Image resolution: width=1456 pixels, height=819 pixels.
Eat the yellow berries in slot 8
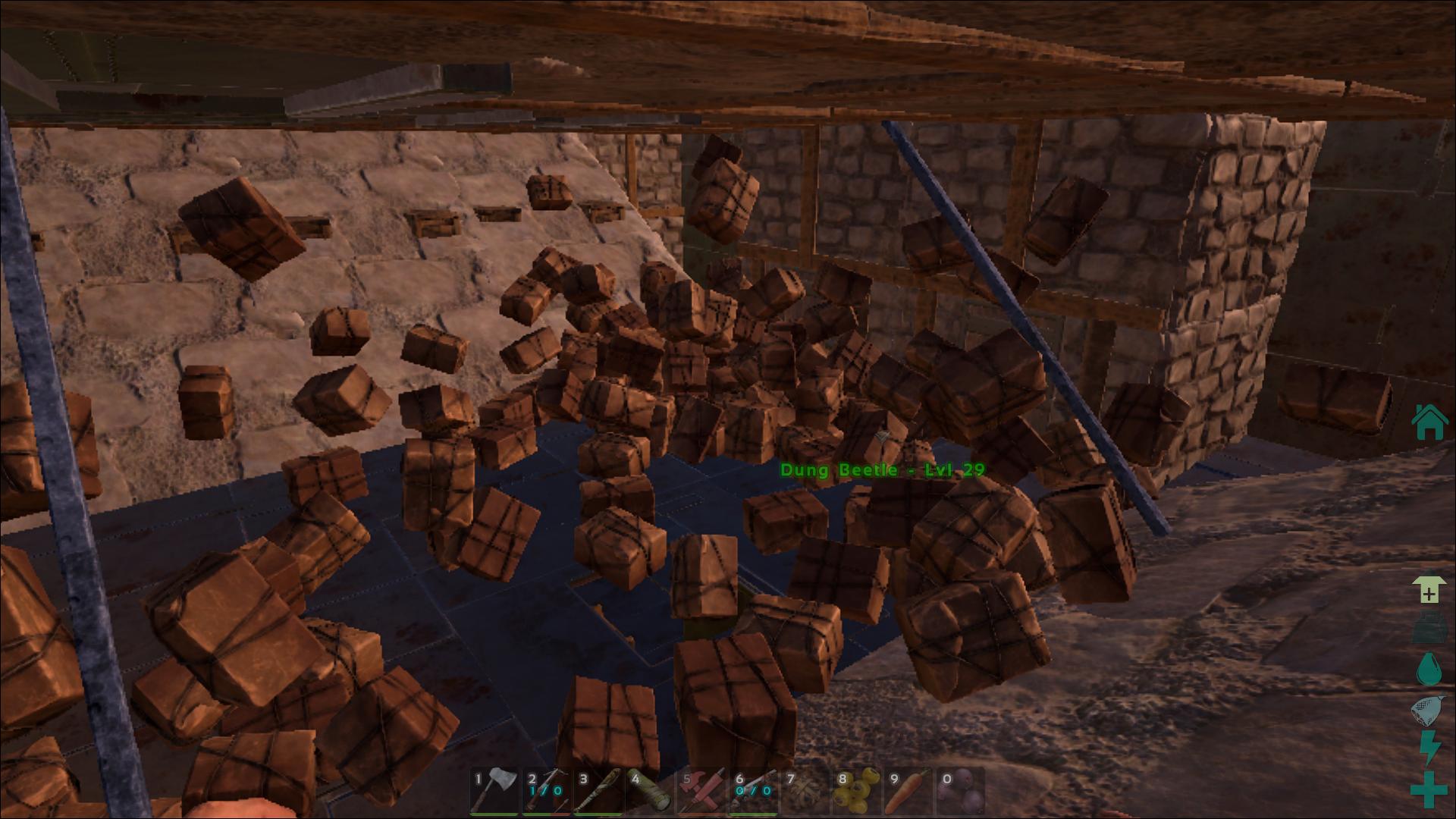click(x=856, y=790)
